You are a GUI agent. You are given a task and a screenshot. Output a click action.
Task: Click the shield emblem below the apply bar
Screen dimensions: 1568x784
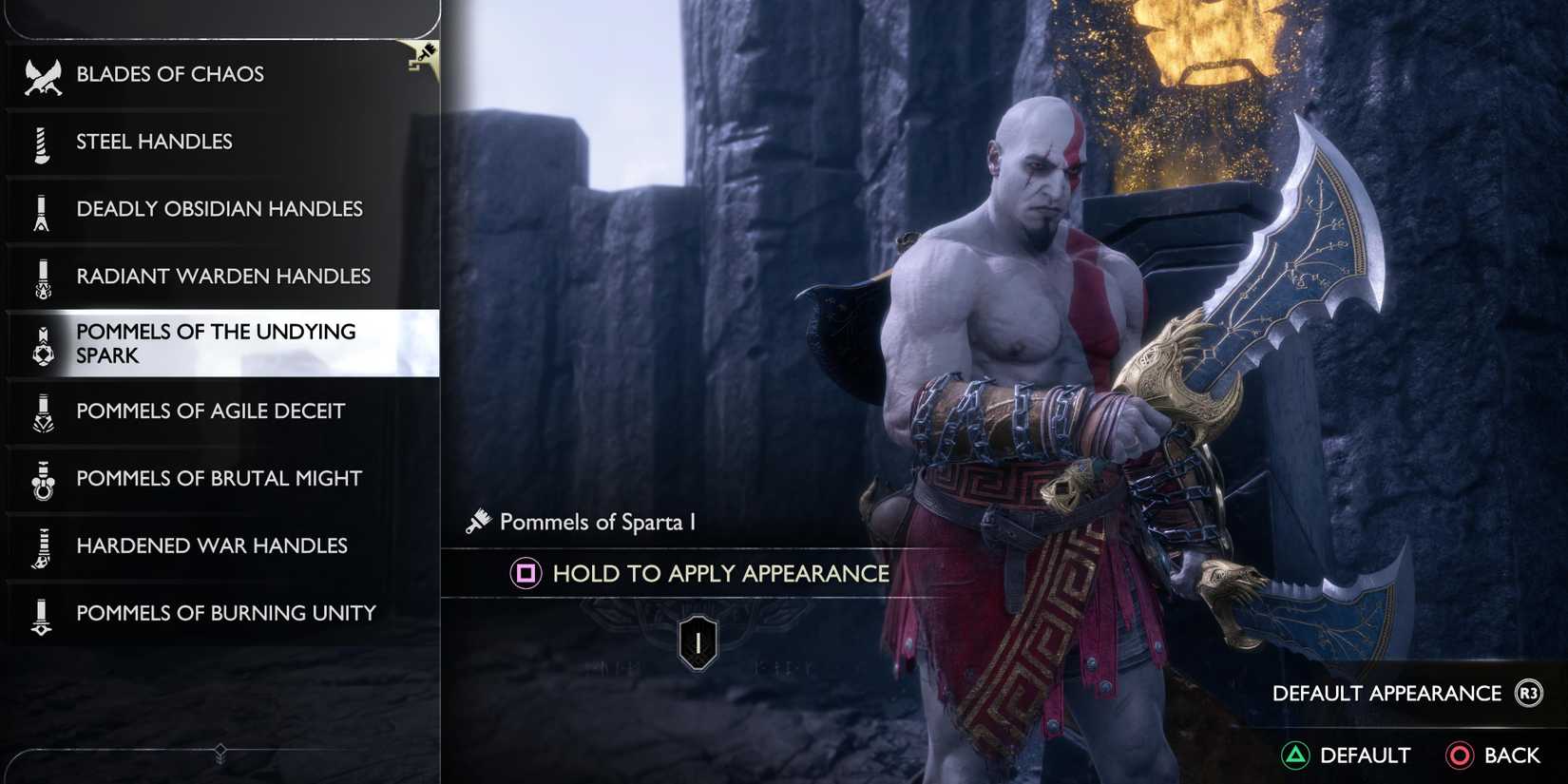pyautogui.click(x=698, y=640)
